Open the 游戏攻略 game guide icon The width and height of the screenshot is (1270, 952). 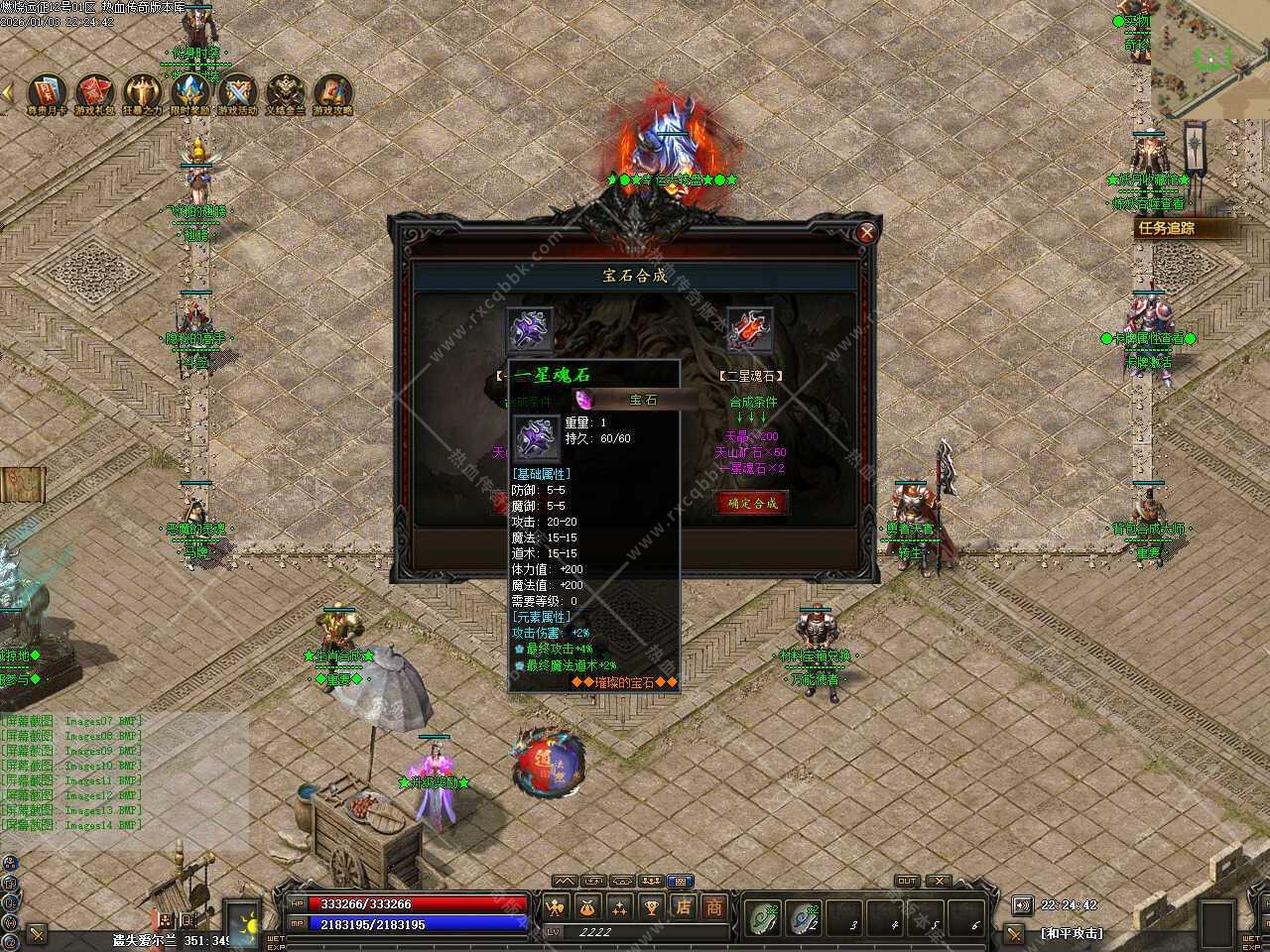pos(332,93)
